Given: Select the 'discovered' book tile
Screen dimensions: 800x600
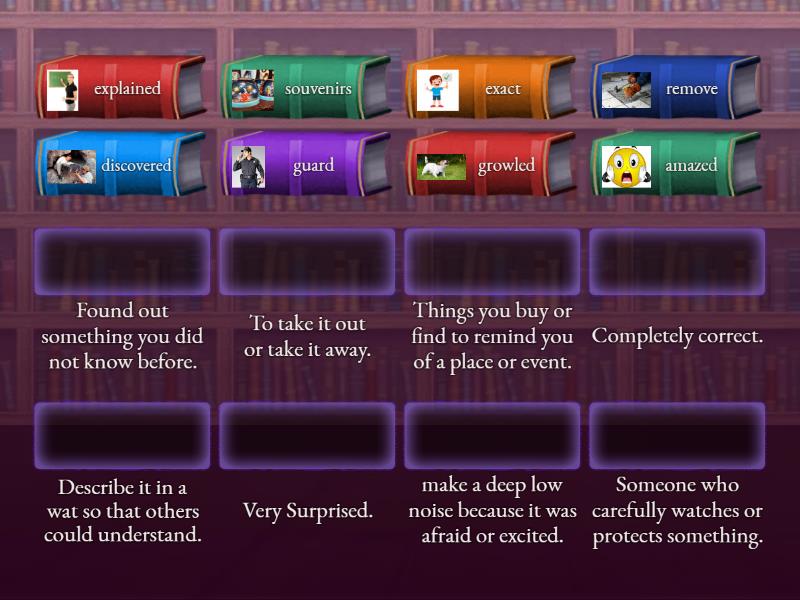Looking at the screenshot, I should click(x=121, y=165).
